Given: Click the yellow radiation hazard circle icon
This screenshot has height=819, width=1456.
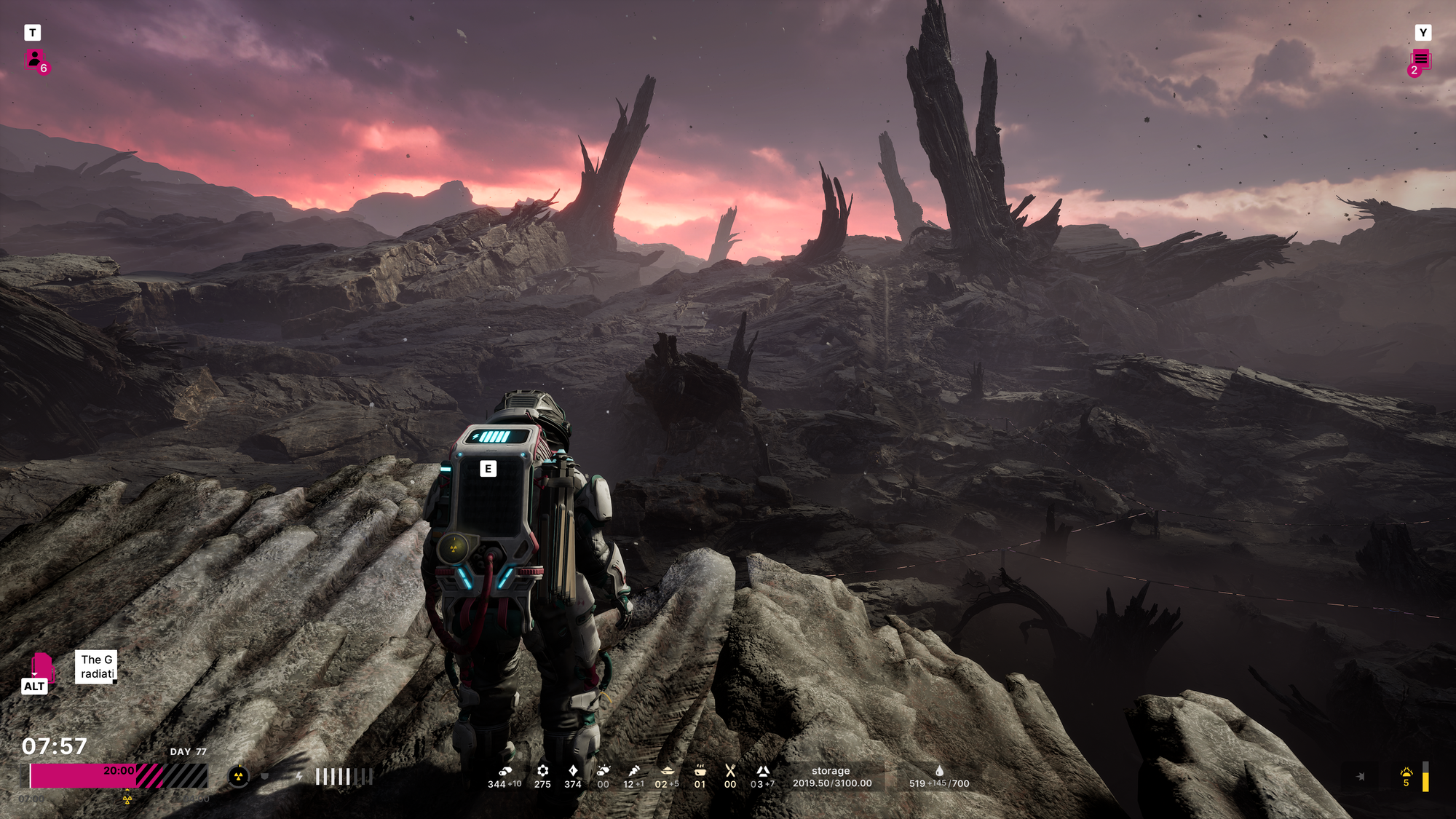Looking at the screenshot, I should point(238,777).
